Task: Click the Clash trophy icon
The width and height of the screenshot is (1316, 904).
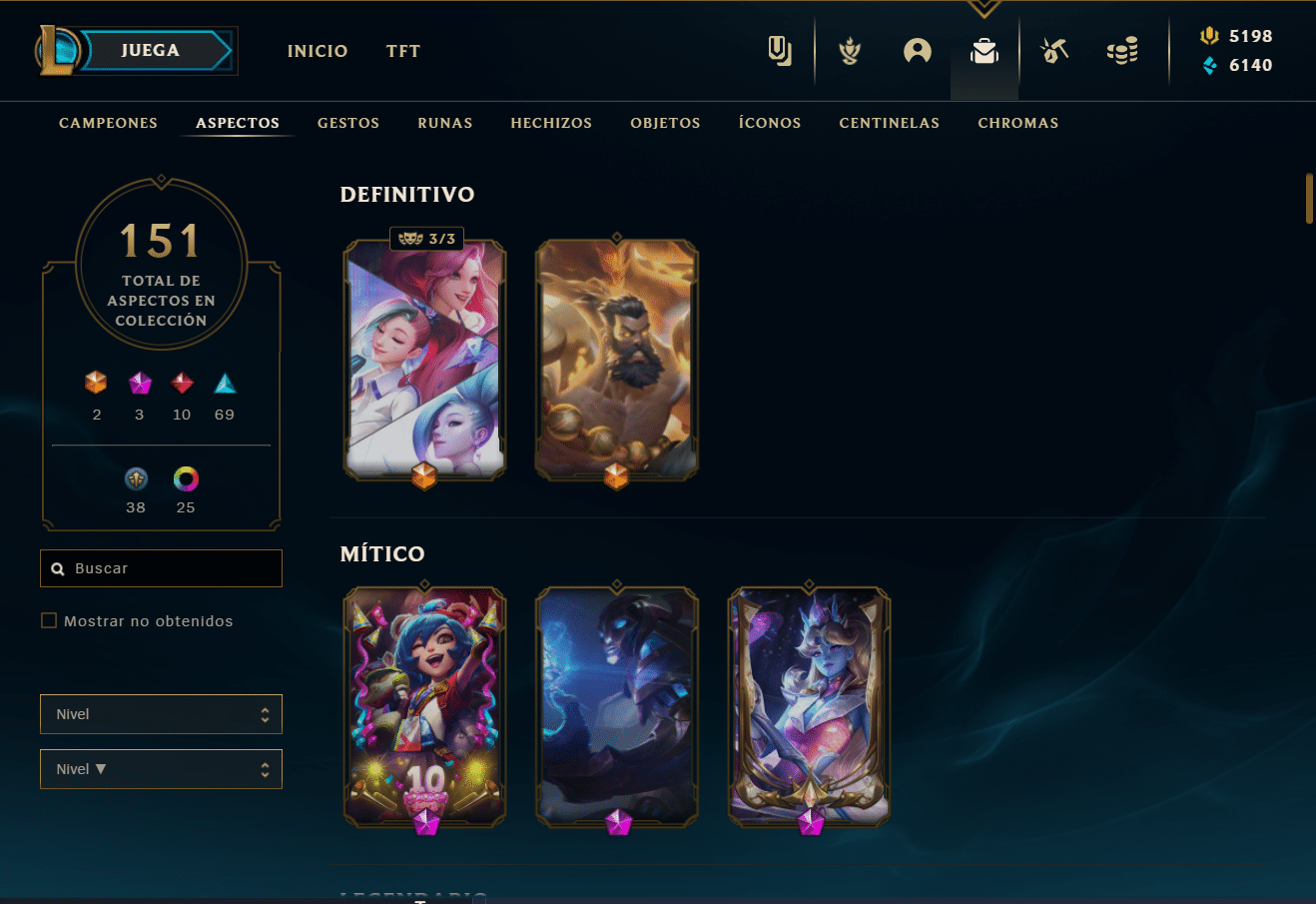Action: coord(848,50)
